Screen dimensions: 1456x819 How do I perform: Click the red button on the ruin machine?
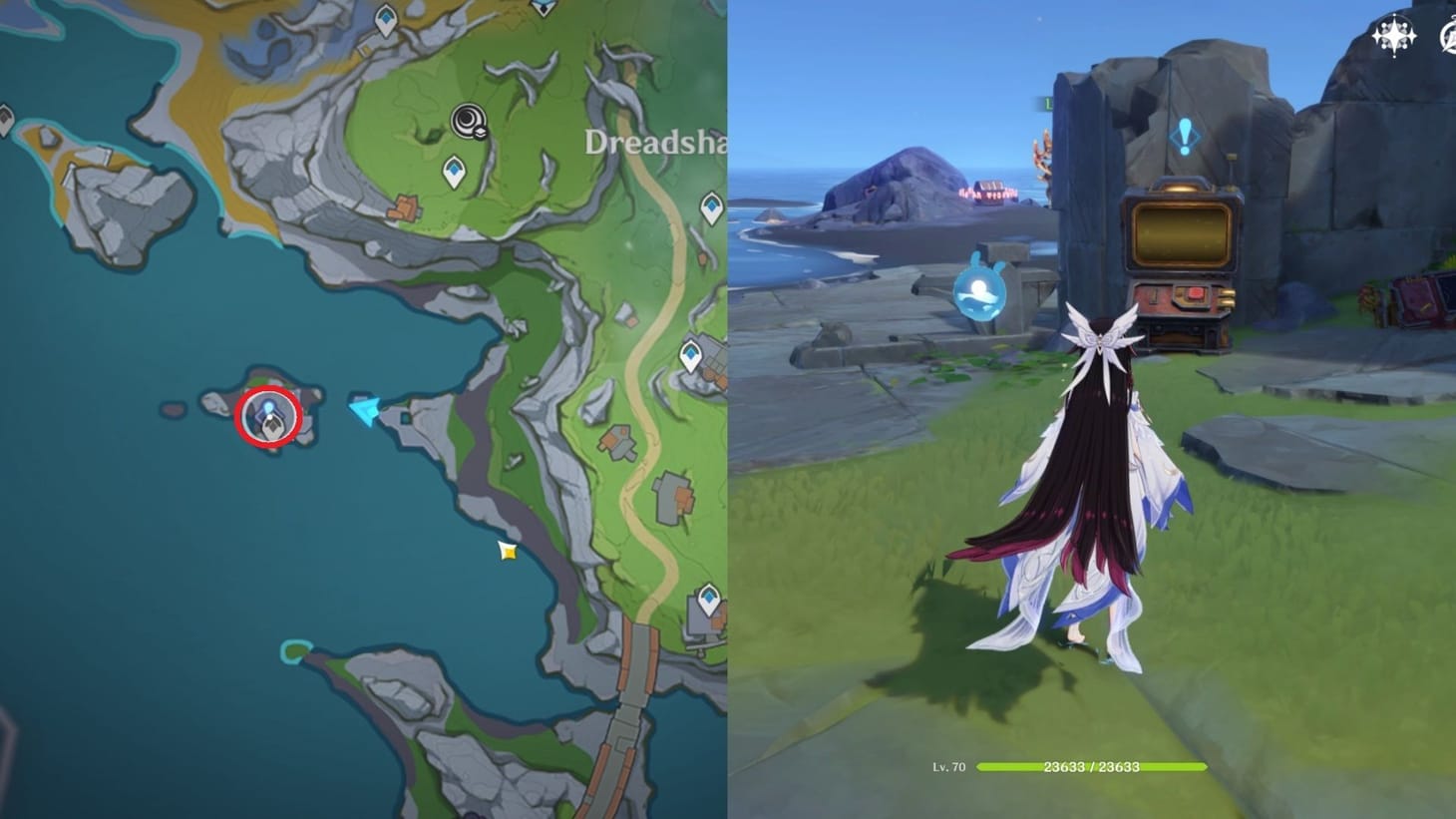click(1196, 294)
